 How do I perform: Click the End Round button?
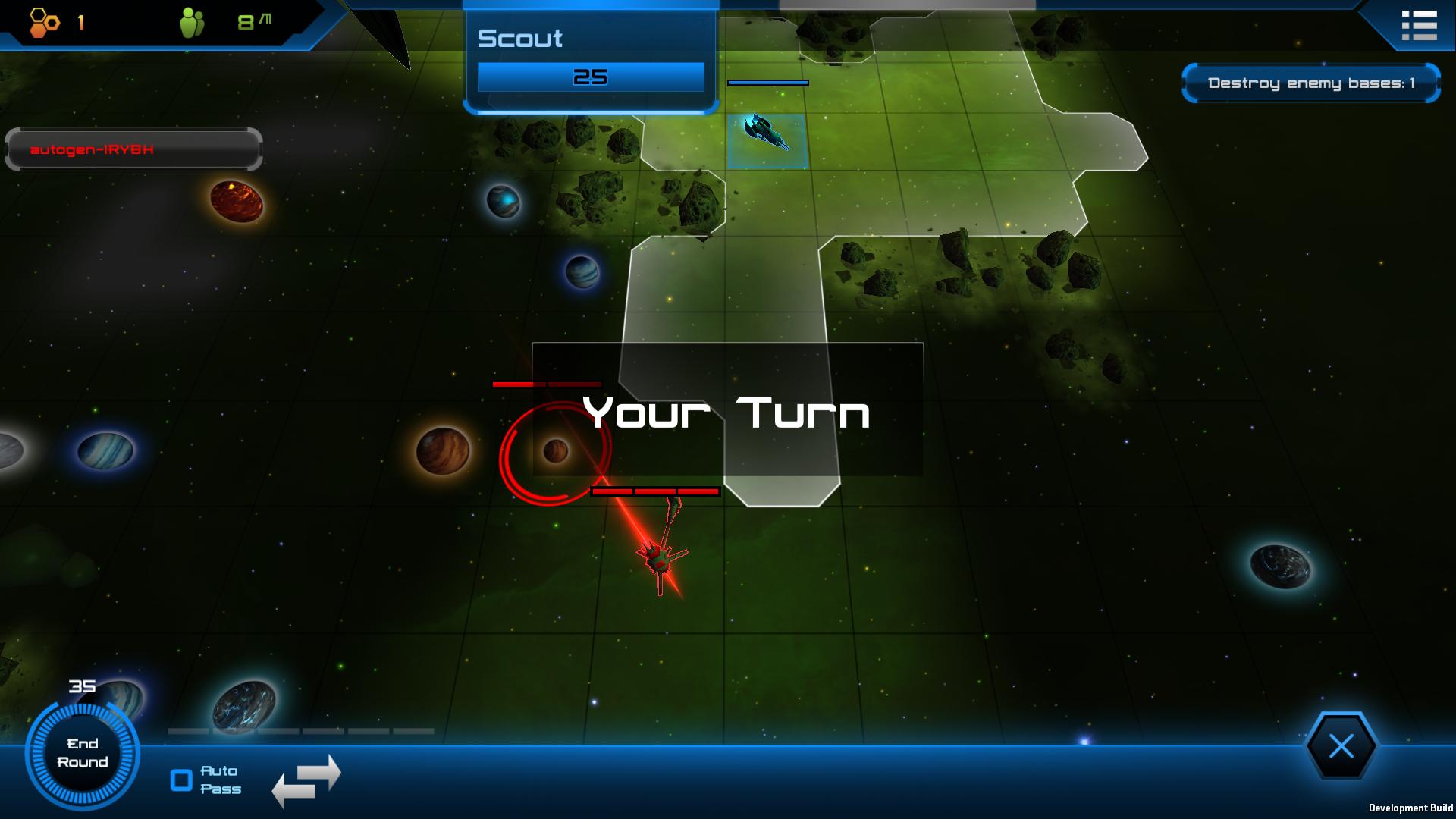pyautogui.click(x=82, y=753)
